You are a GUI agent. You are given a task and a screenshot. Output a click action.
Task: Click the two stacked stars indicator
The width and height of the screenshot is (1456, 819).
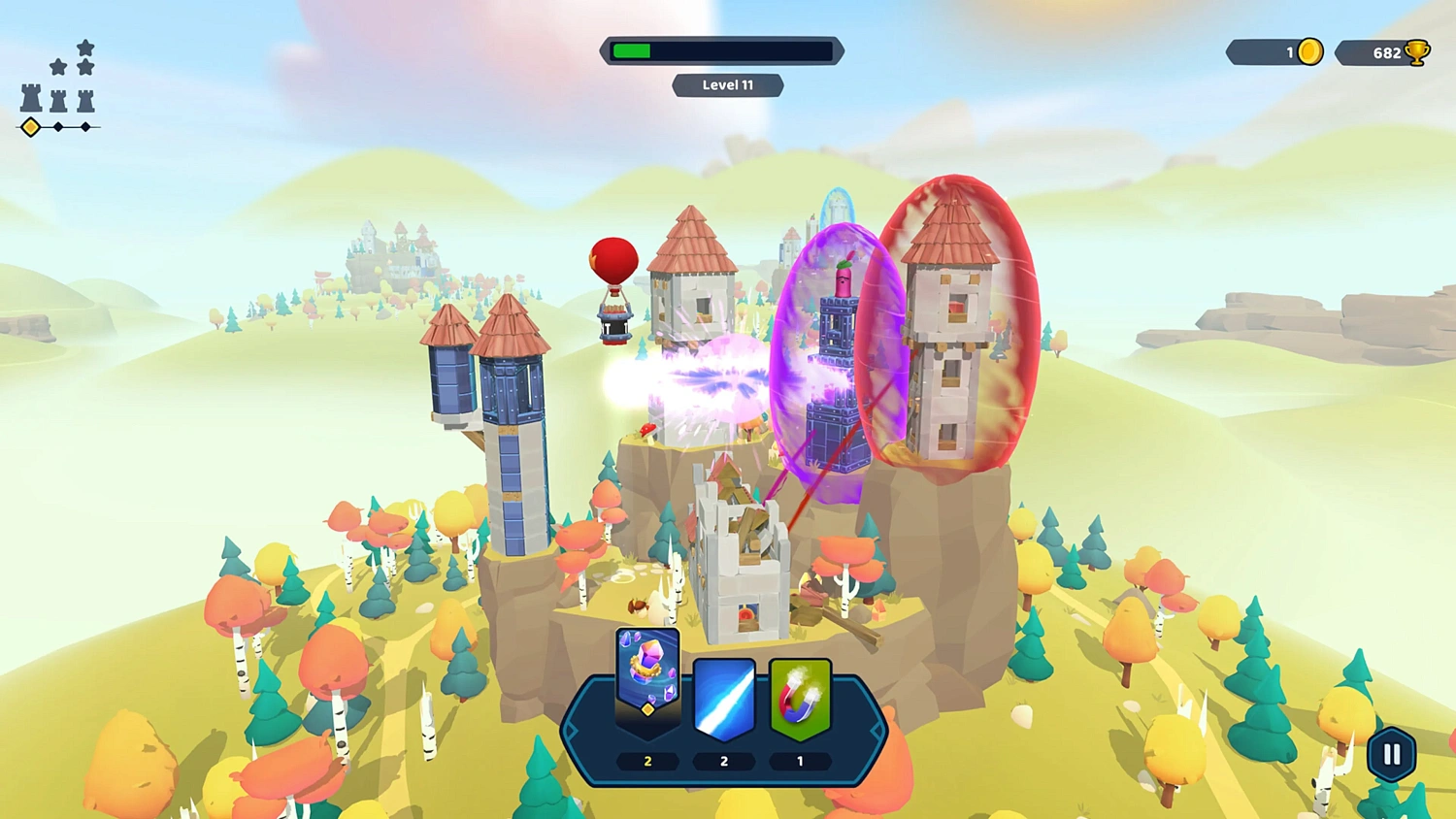tap(85, 55)
